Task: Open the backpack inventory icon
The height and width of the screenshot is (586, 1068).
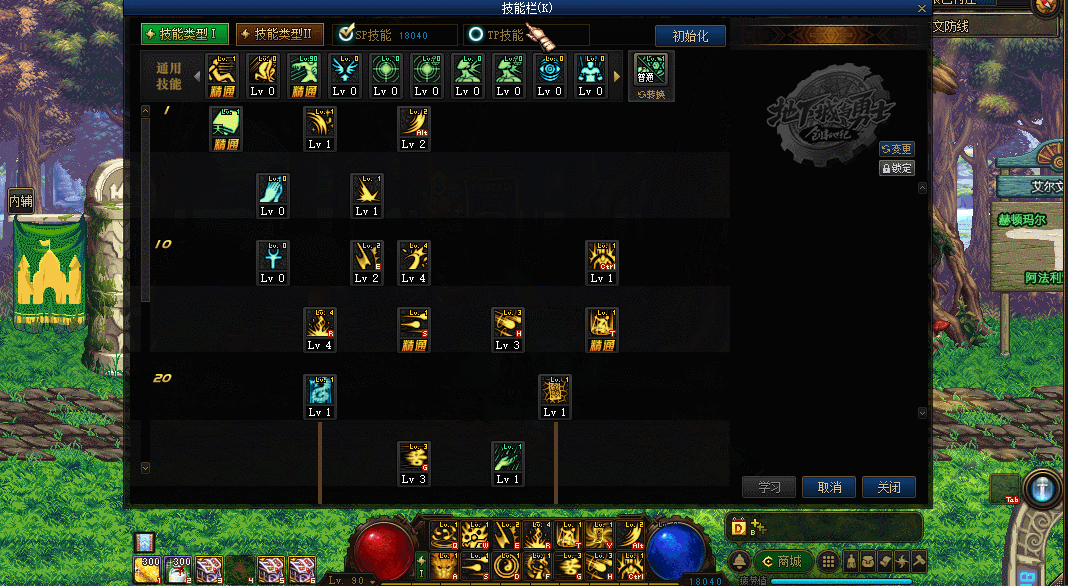Action: pyautogui.click(x=867, y=561)
